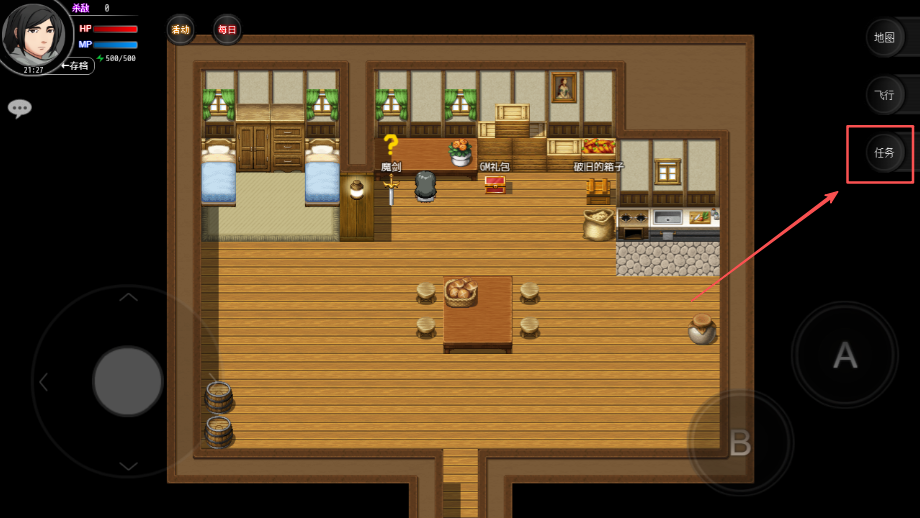
Task: Tap the virtual joystick's up arrow
Action: pos(128,297)
